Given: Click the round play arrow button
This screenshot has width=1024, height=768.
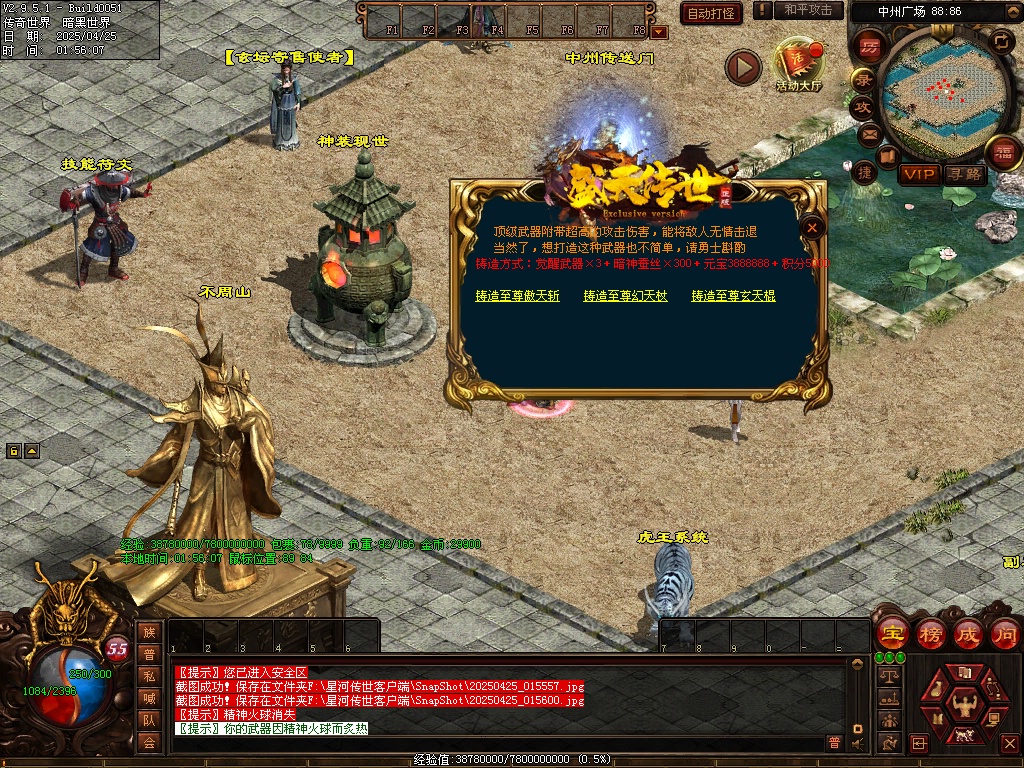Looking at the screenshot, I should click(743, 67).
